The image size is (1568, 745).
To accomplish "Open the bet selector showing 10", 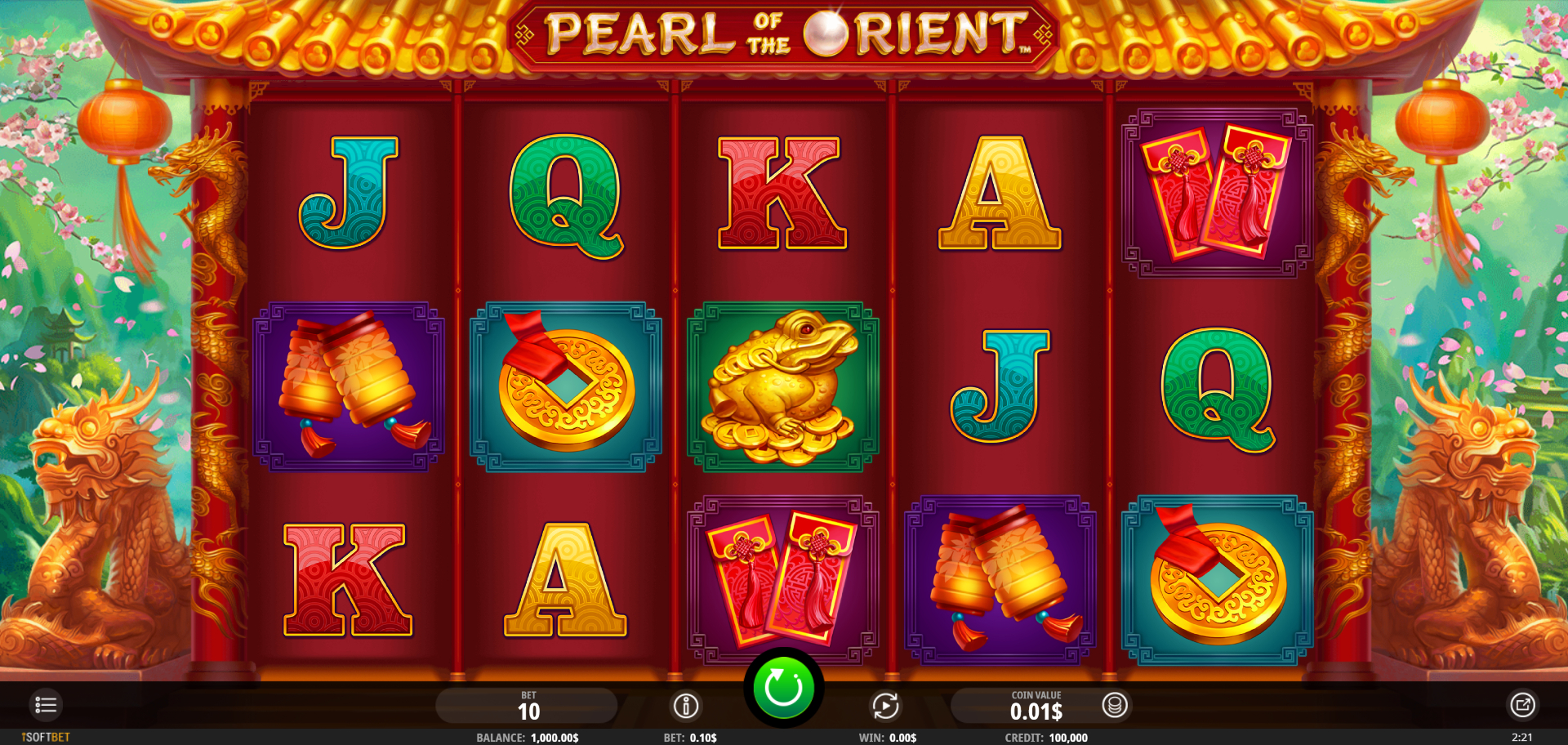I will 528,706.
